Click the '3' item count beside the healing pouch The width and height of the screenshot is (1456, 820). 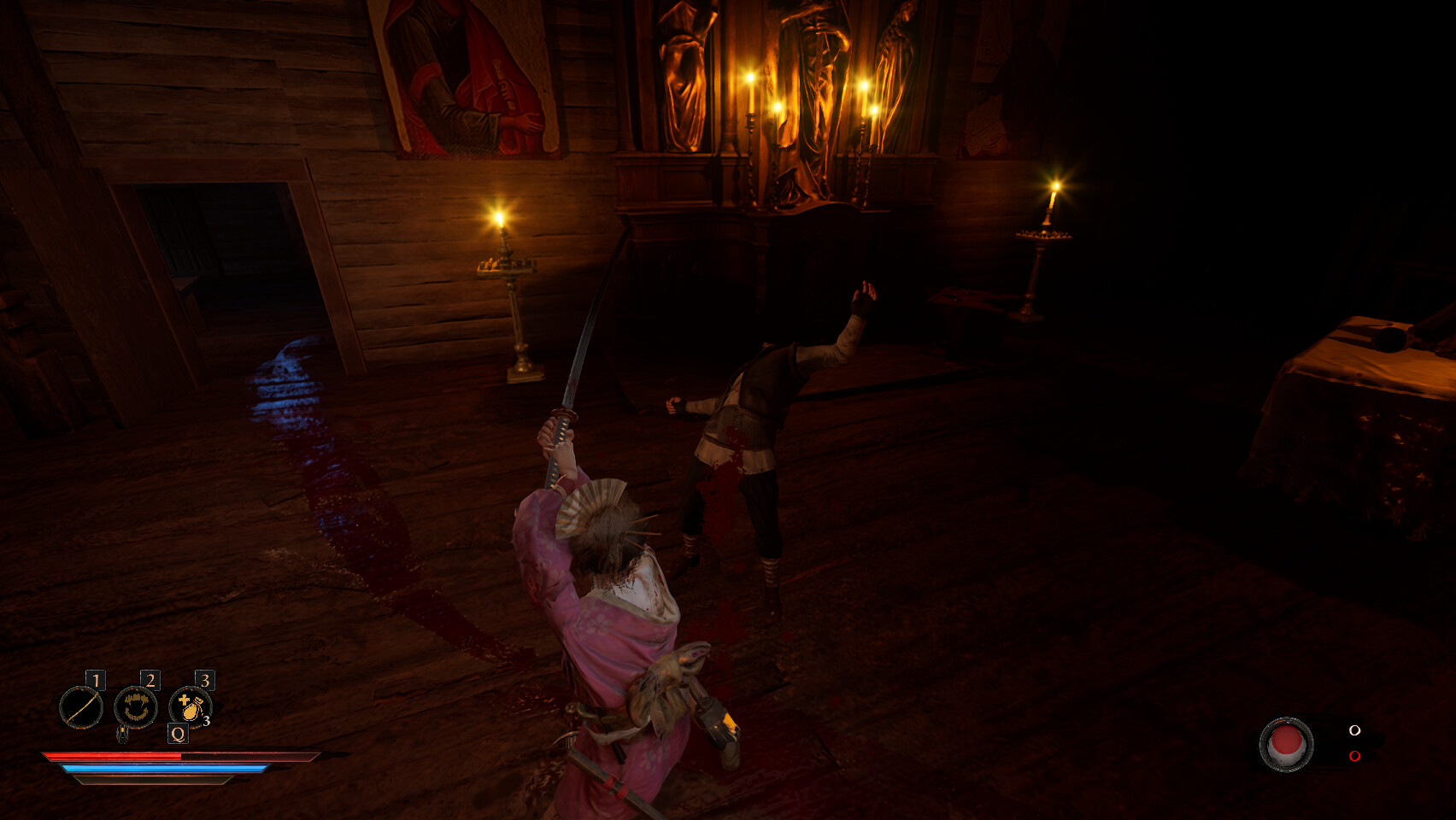click(207, 722)
